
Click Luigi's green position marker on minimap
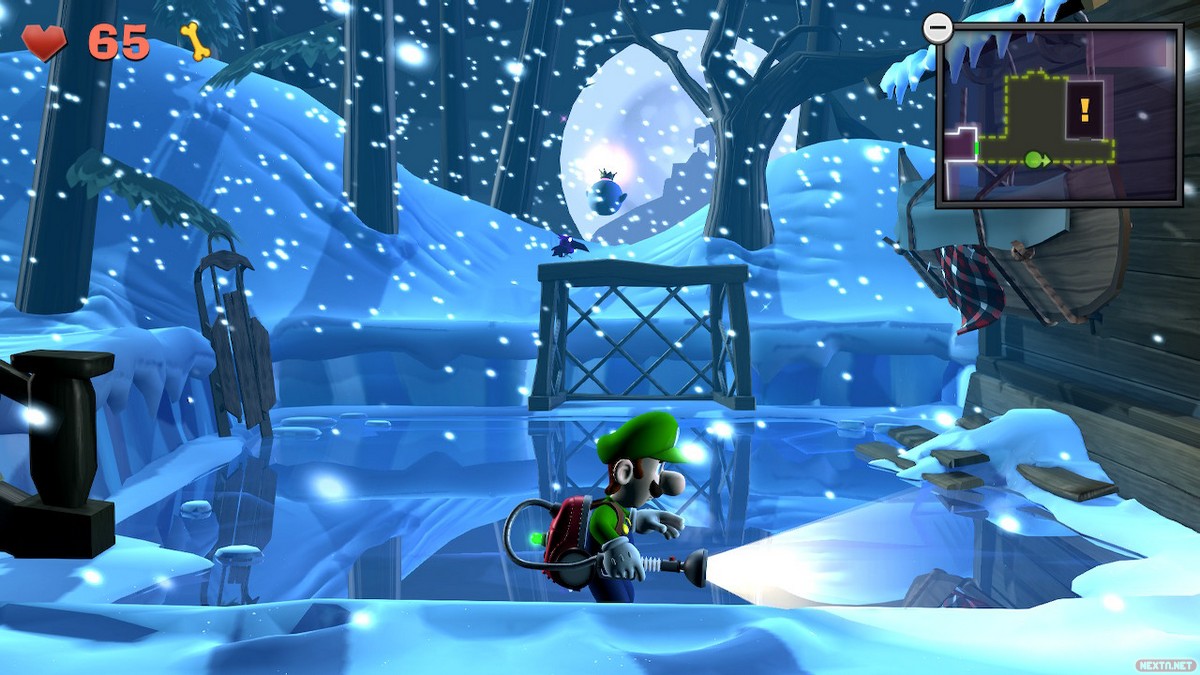[1032, 158]
